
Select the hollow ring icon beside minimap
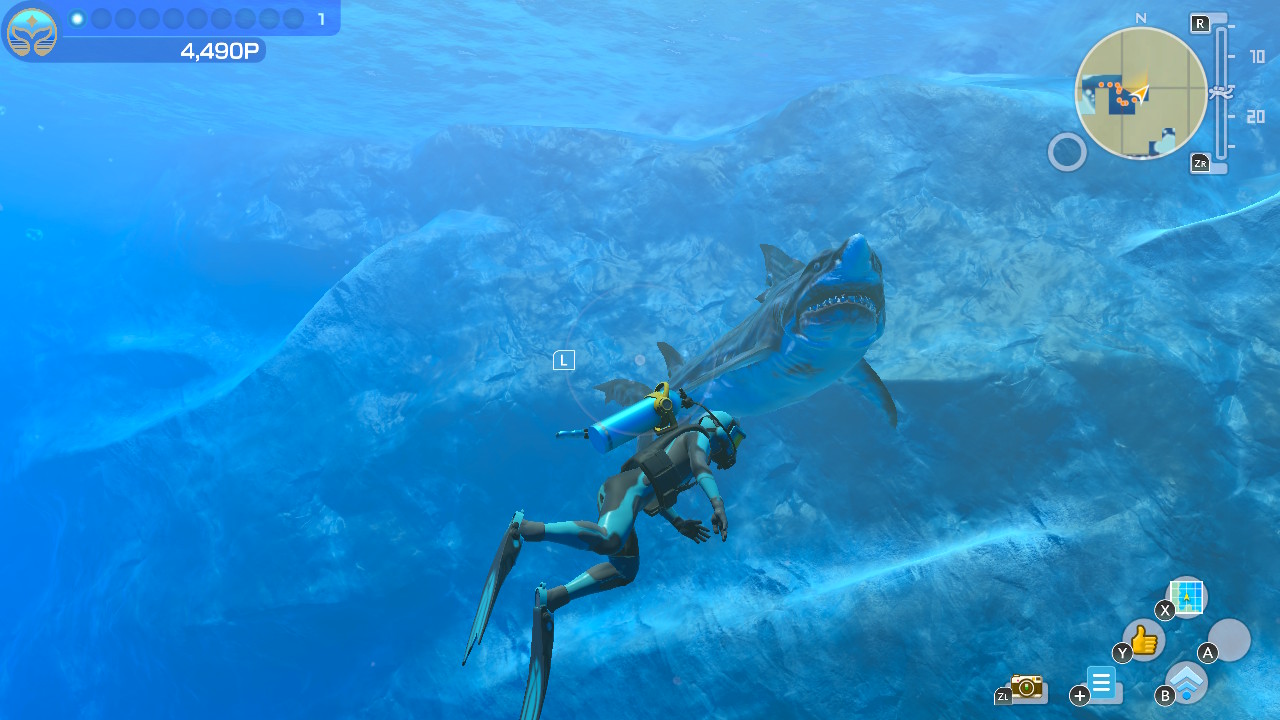pyautogui.click(x=1067, y=152)
